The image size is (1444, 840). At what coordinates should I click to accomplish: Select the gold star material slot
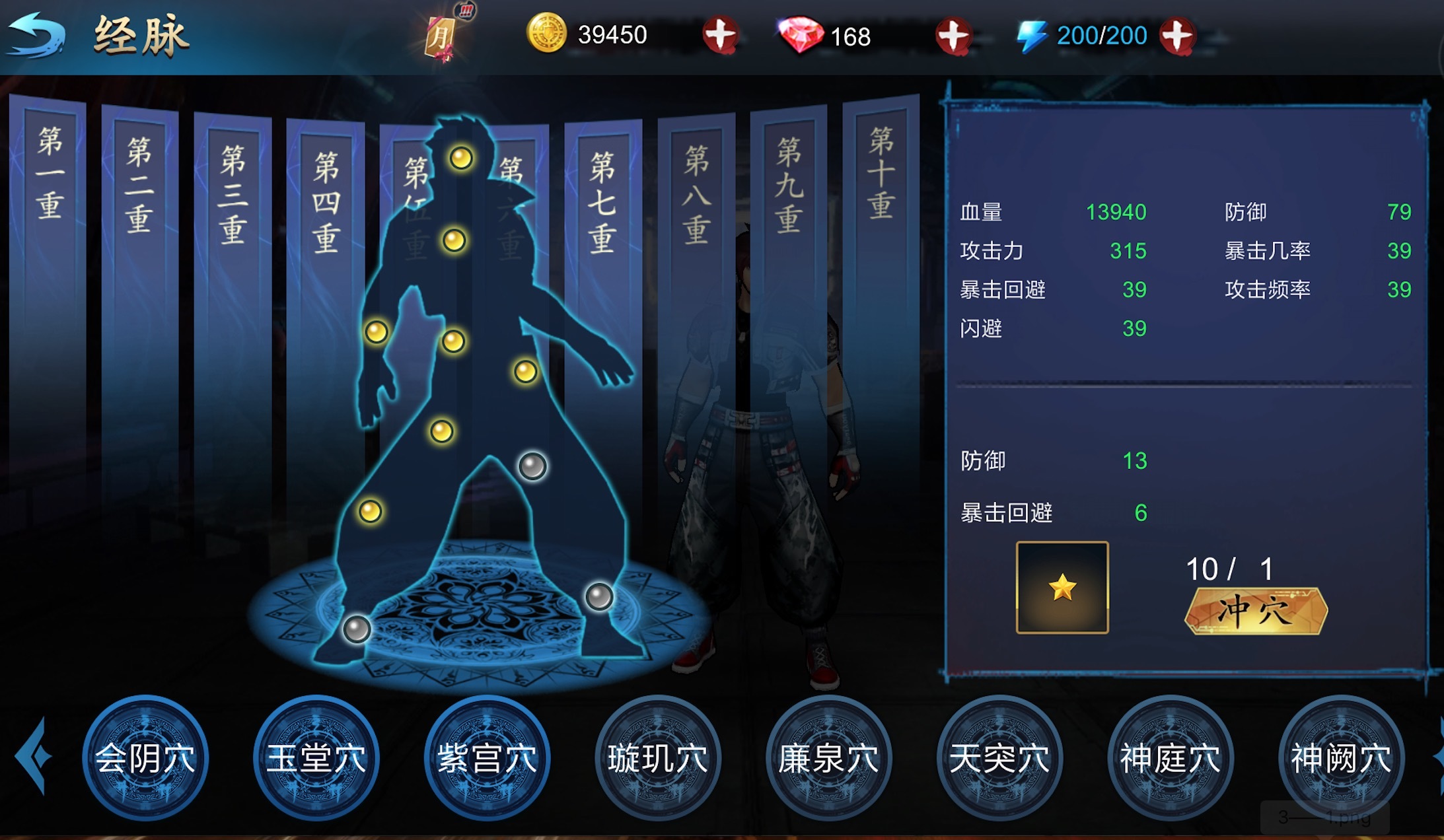pyautogui.click(x=1062, y=587)
